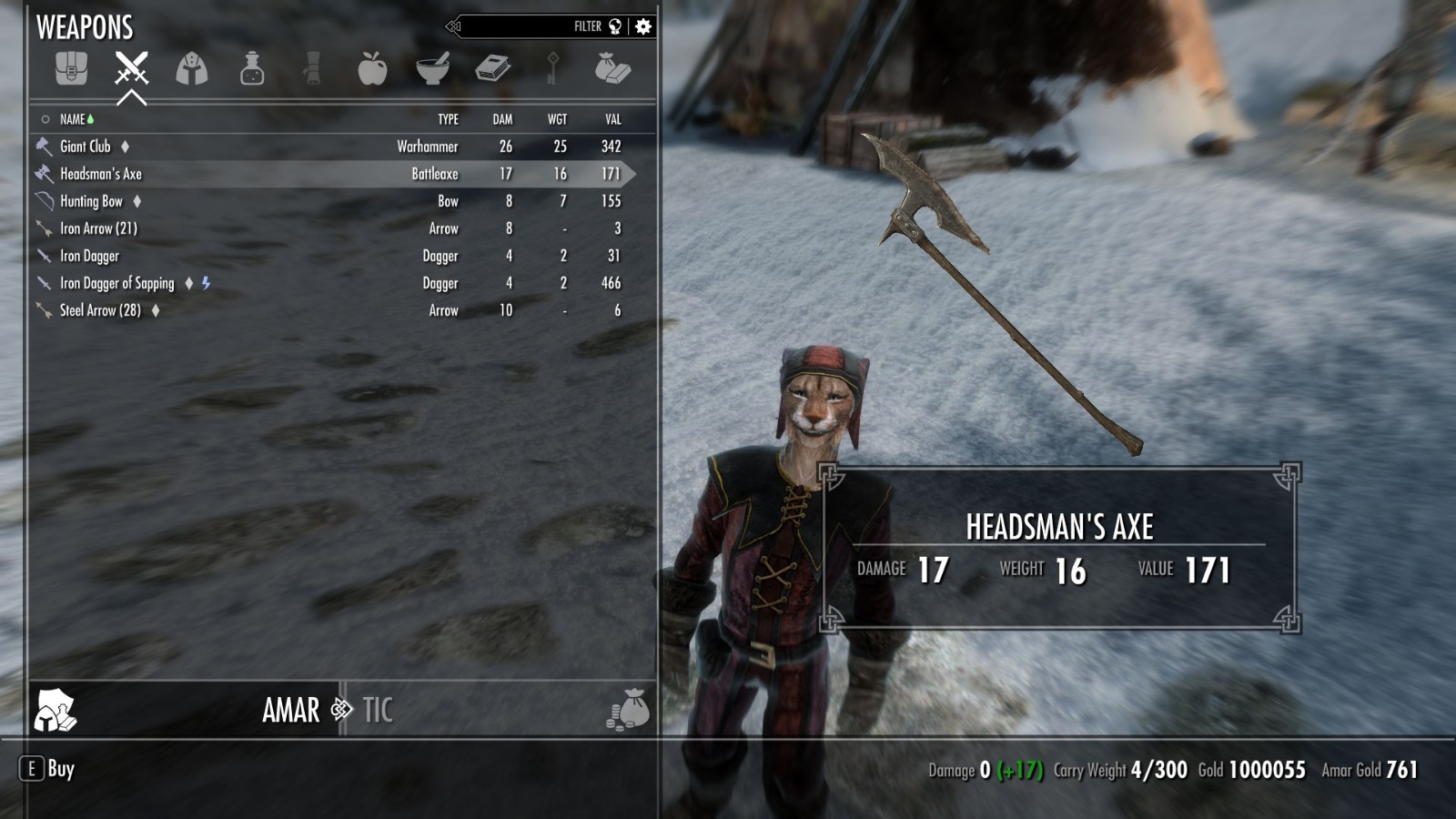The image size is (1456, 819).
Task: Open the ingredients category
Action: [432, 68]
